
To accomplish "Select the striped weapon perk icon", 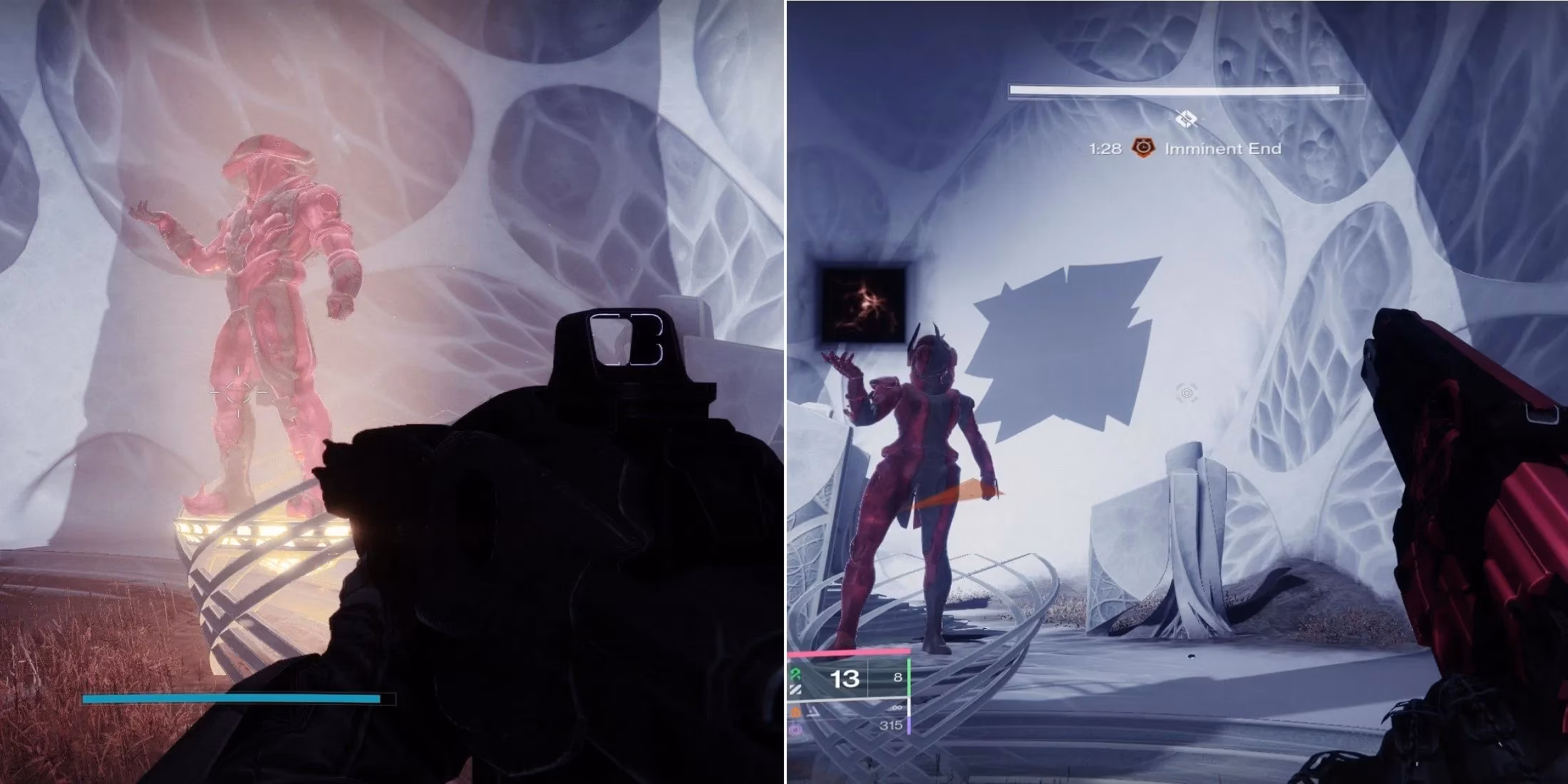I will pos(795,690).
